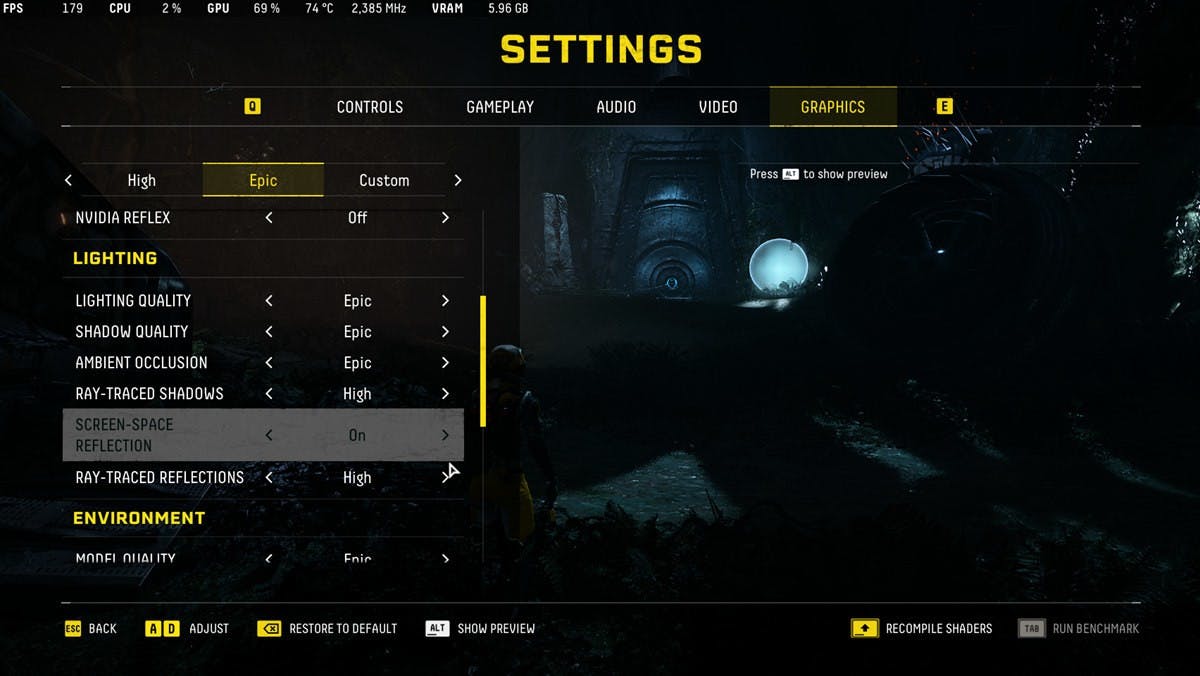Toggle Screen-Space Reflection with its right arrow
The image size is (1200, 676).
pyautogui.click(x=445, y=435)
